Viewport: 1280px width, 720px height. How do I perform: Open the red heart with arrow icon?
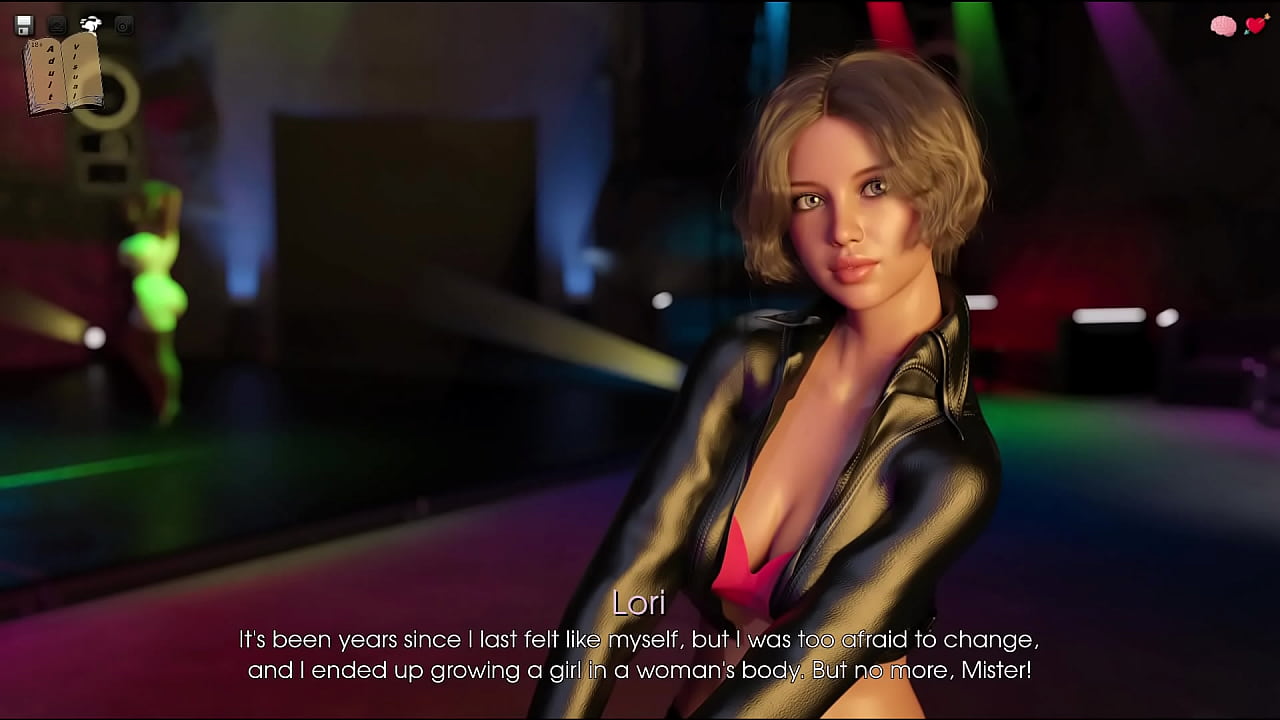(1256, 26)
